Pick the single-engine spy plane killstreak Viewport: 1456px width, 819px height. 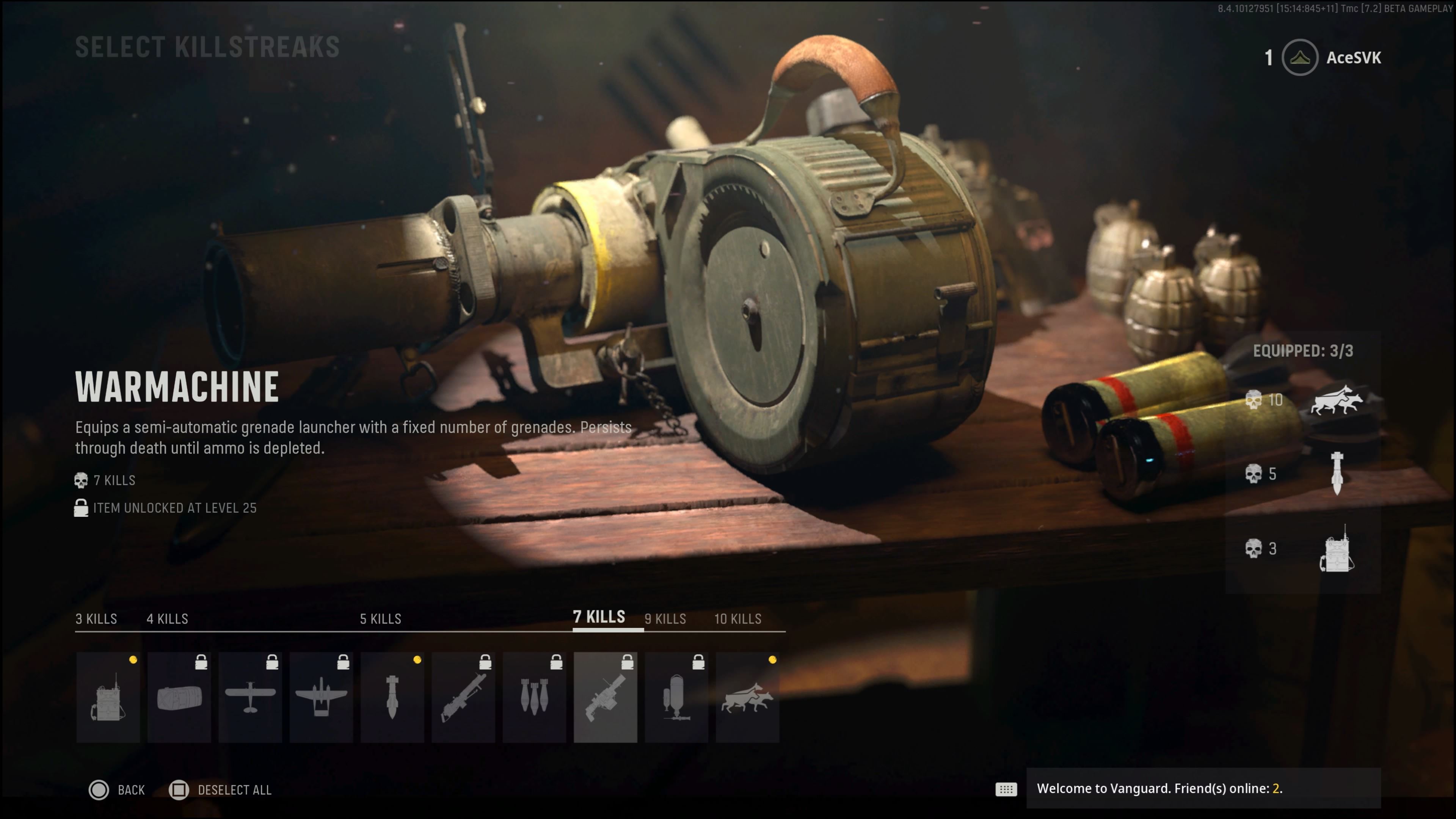coord(250,697)
